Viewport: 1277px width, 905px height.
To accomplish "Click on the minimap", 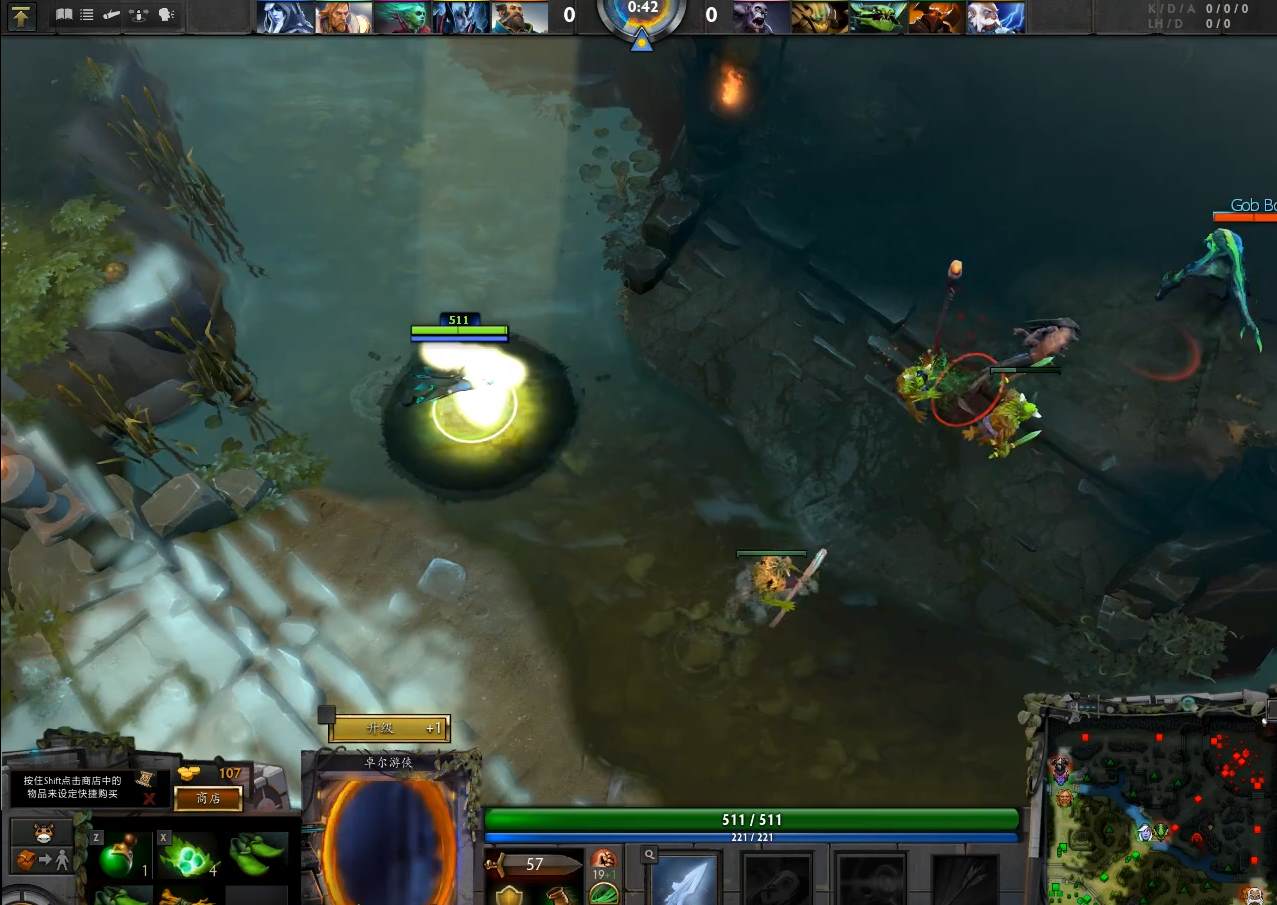I will (x=1160, y=810).
